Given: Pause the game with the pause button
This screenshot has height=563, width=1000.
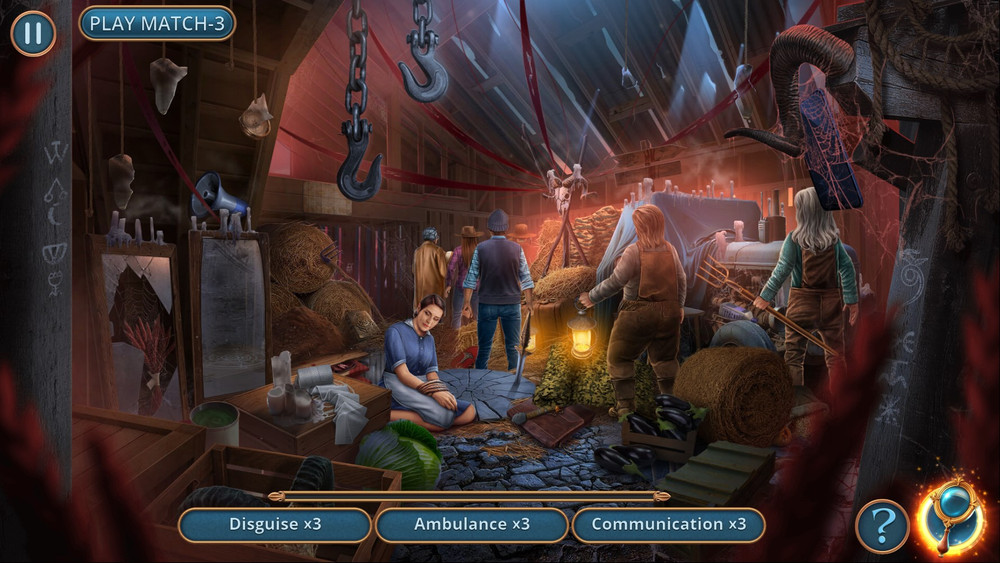Looking at the screenshot, I should click(x=33, y=33).
